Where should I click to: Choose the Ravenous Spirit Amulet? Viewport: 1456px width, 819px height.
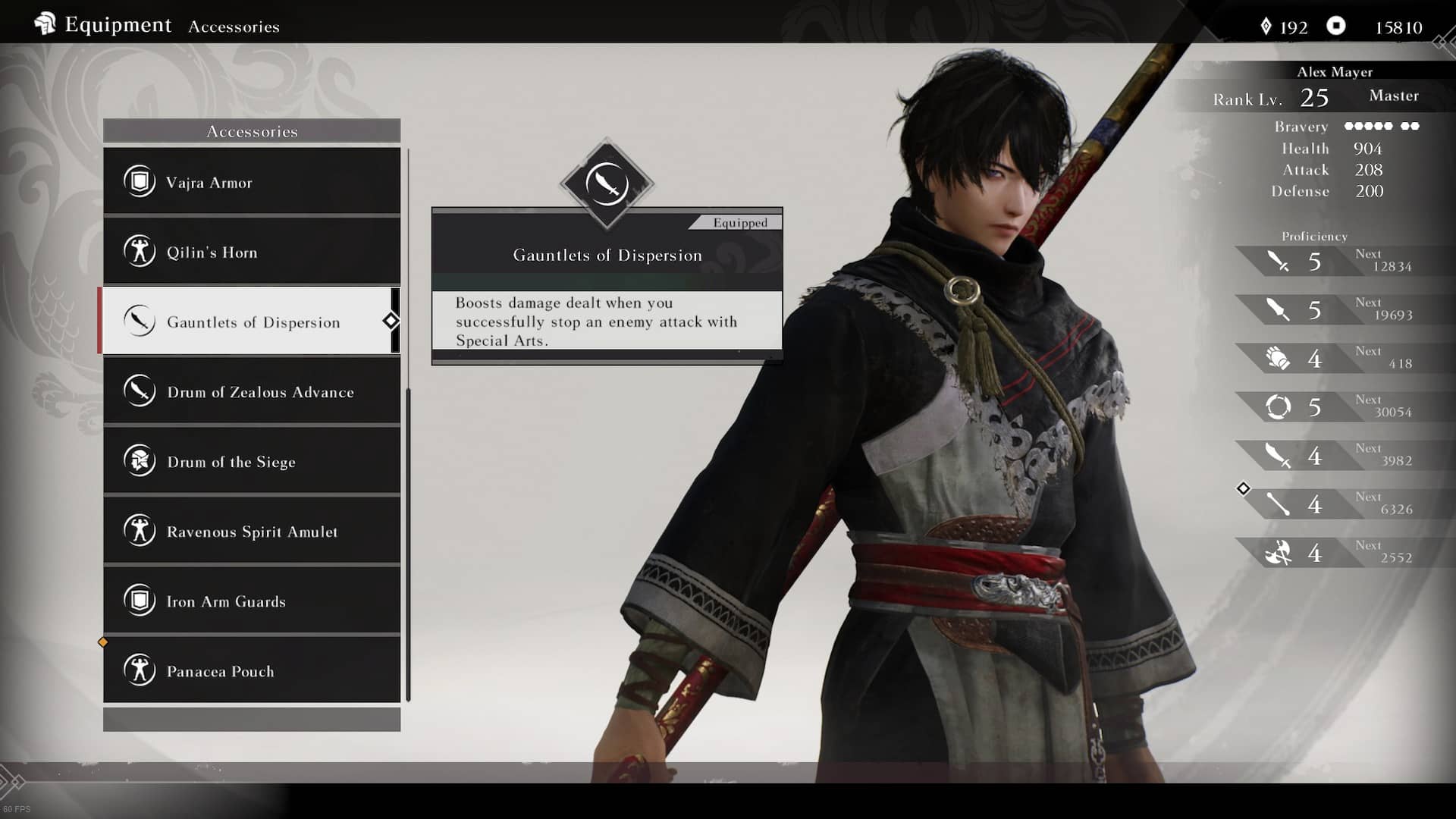(251, 531)
